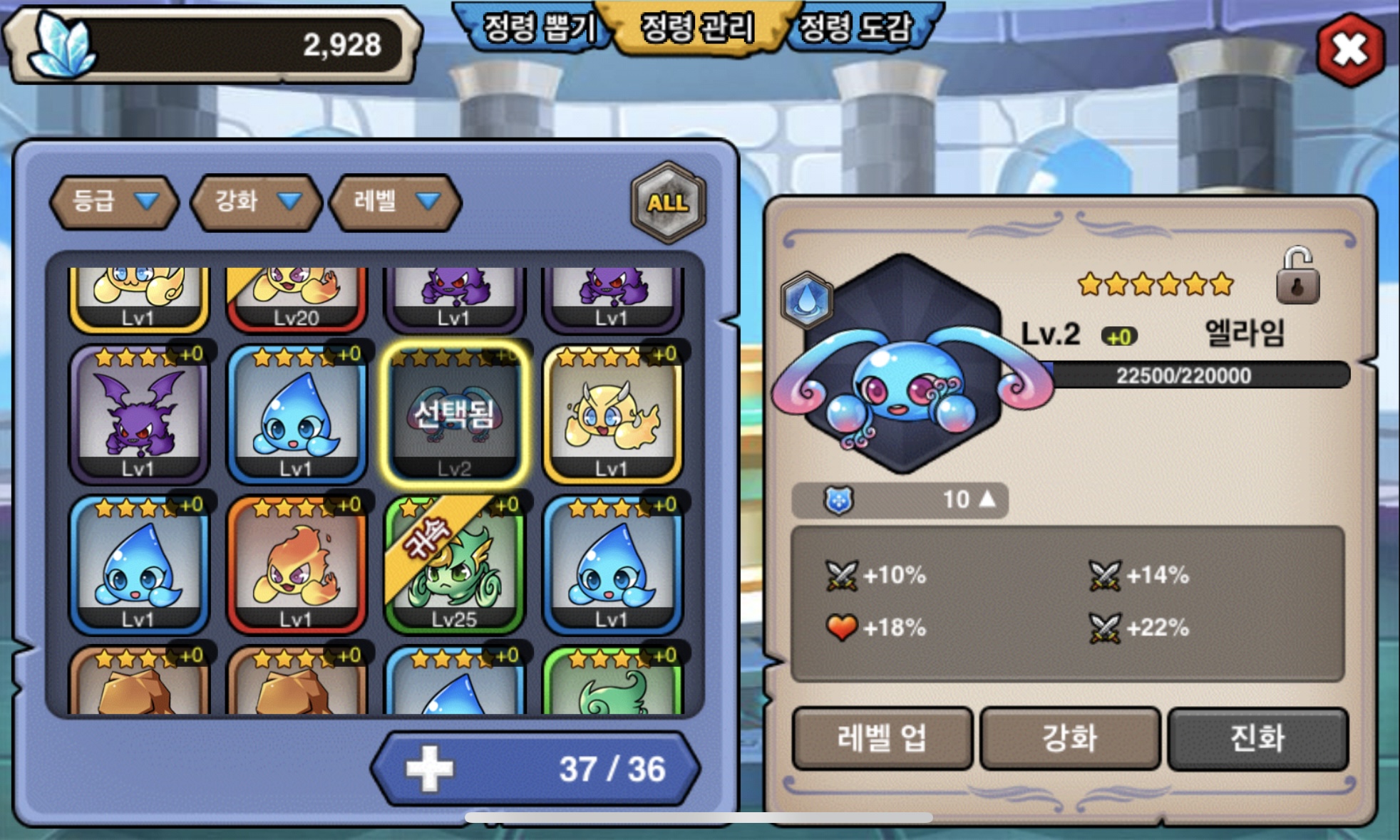Show the 정령 도감 tab
Image resolution: width=1400 pixels, height=840 pixels.
(856, 28)
